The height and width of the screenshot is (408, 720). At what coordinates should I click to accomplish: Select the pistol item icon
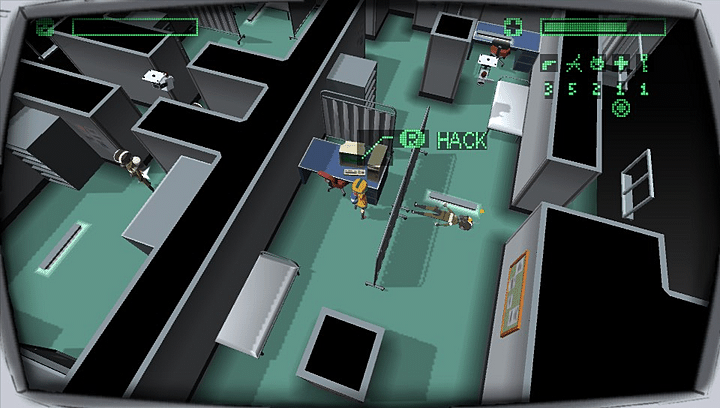(548, 66)
